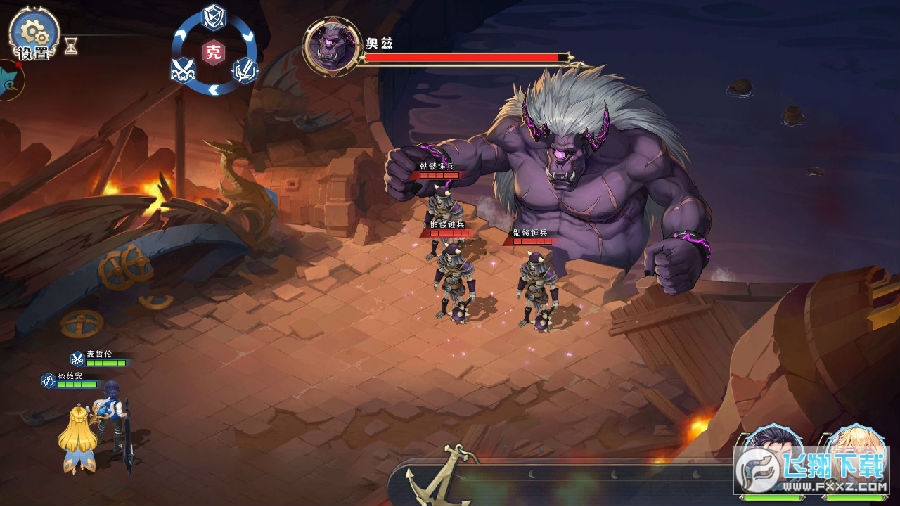Click the red 克 counter emblem

[x=213, y=52]
